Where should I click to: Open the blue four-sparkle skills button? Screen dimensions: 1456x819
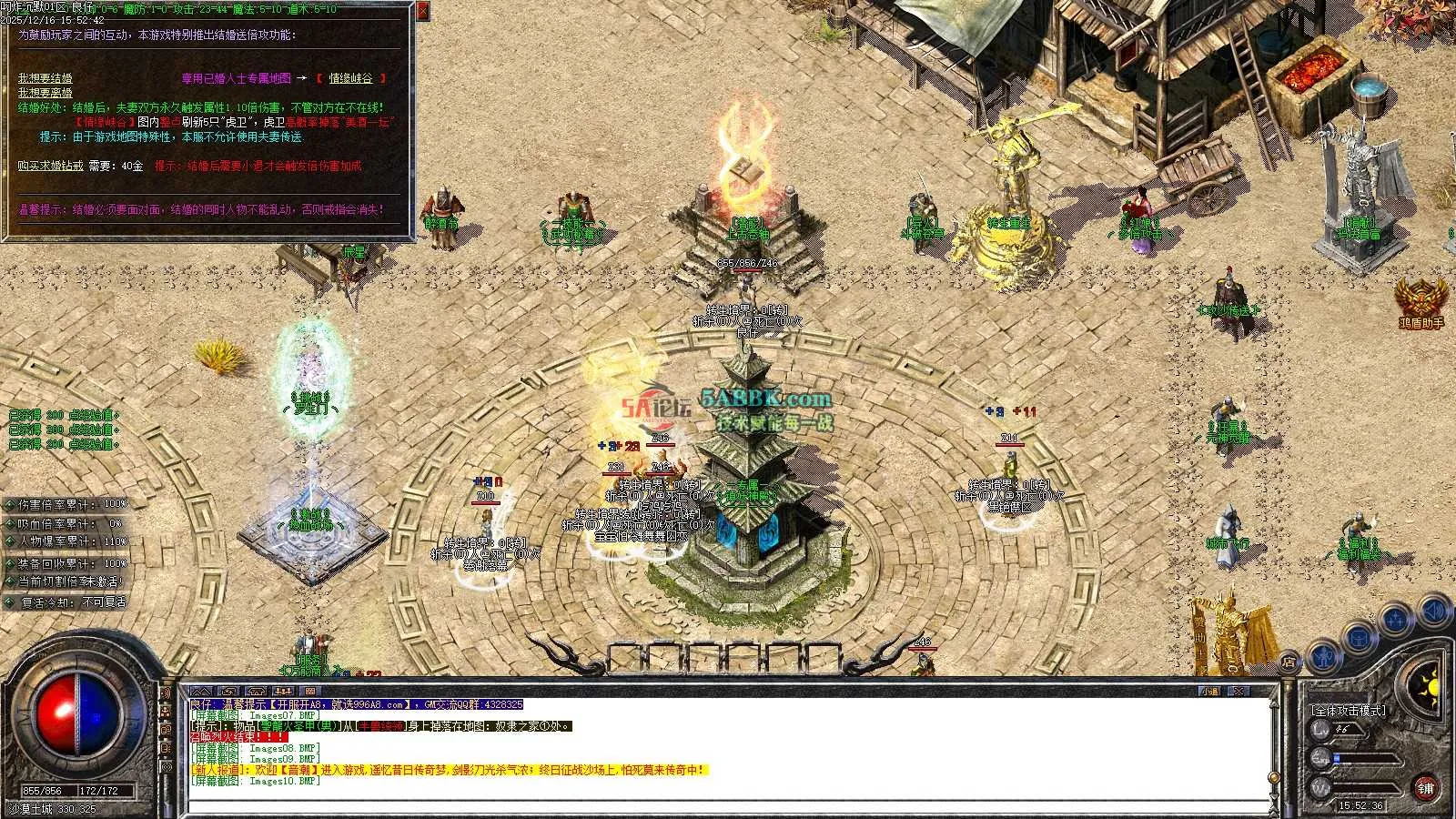click(1395, 621)
